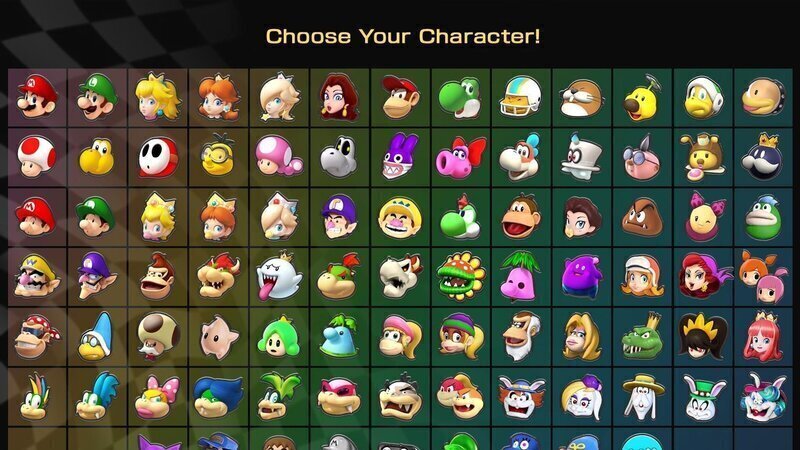Viewport: 800px width, 450px height.
Task: Choose the brown Goomba
Action: (x=641, y=216)
